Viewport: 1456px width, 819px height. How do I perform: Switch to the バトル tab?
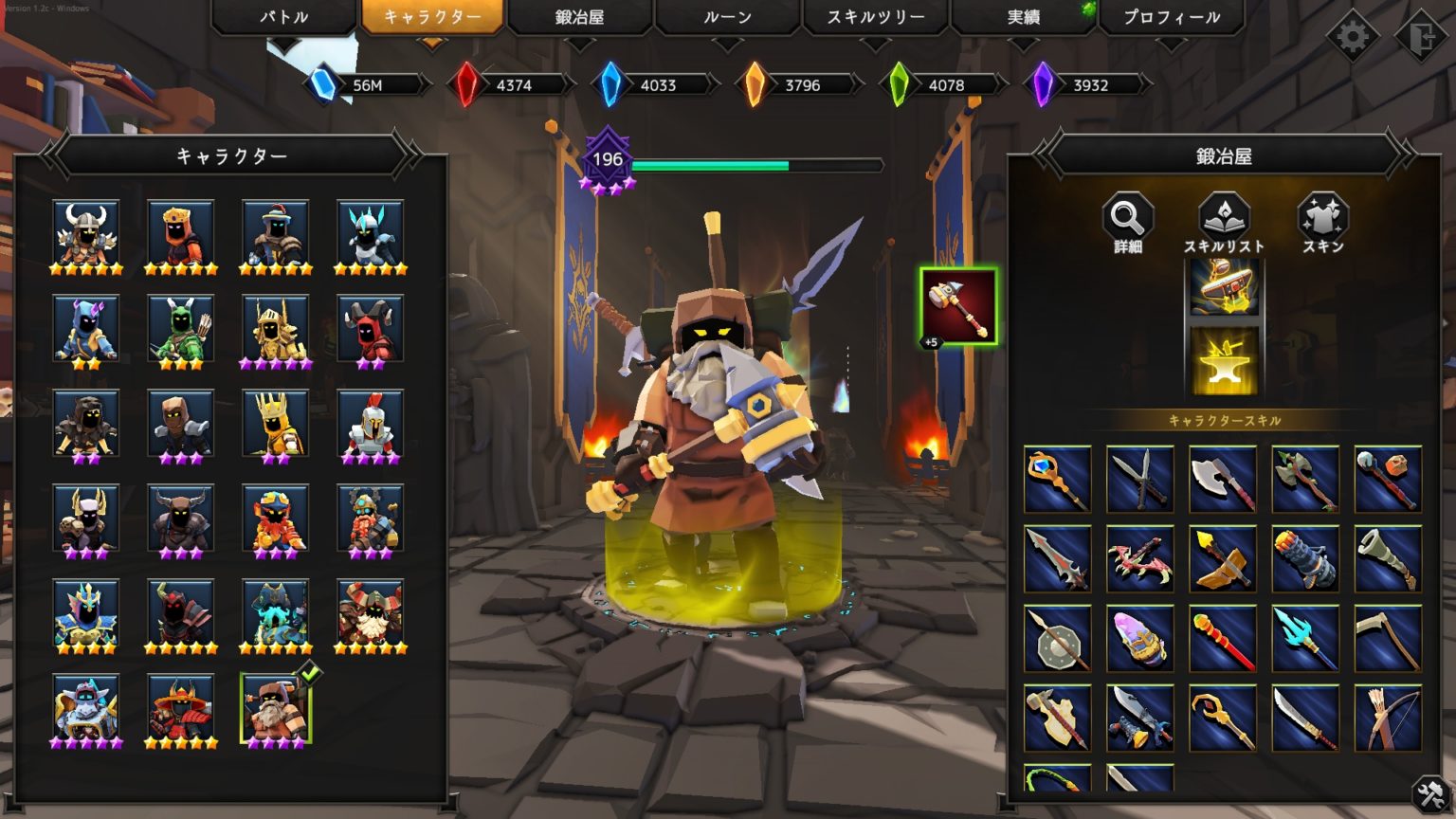(x=283, y=17)
